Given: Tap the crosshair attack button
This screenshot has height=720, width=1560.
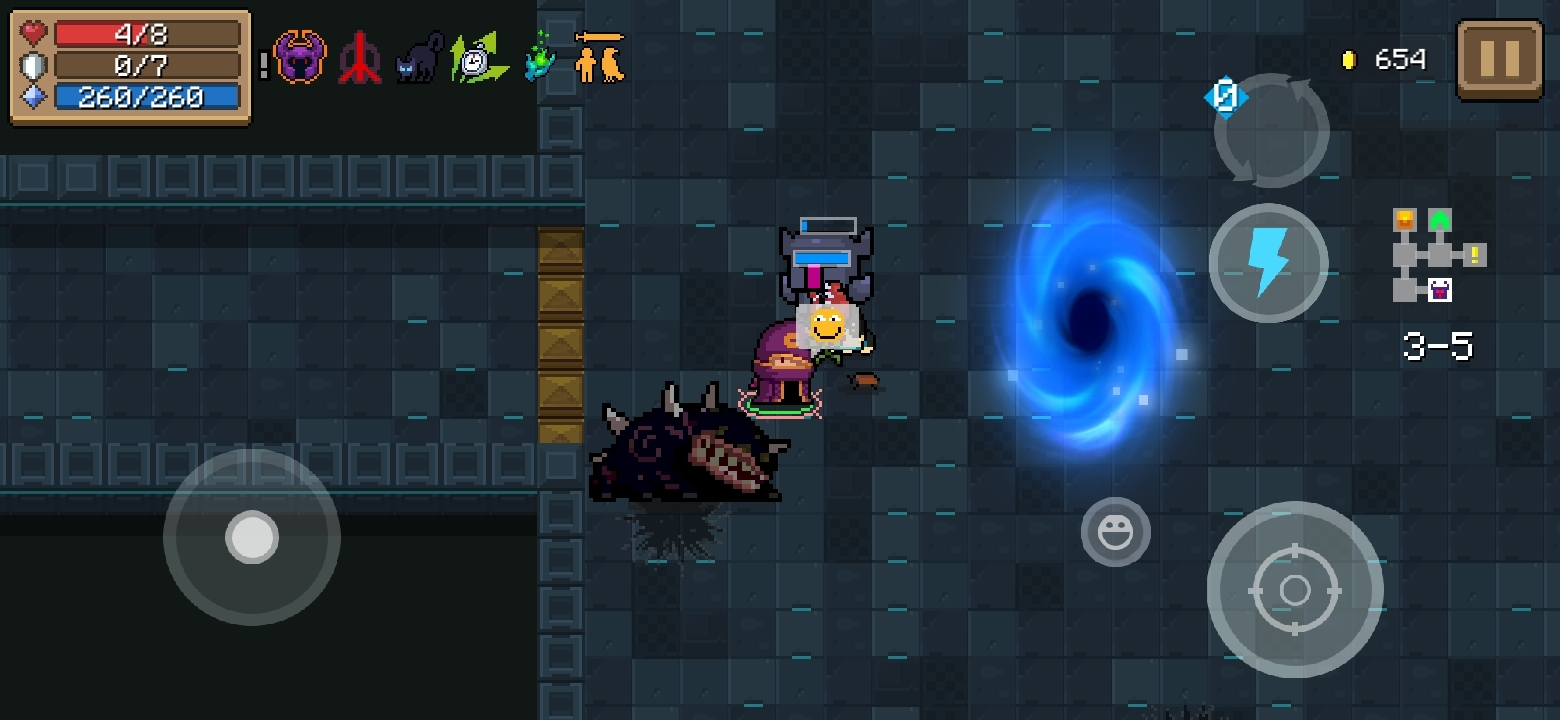Looking at the screenshot, I should tap(1294, 589).
